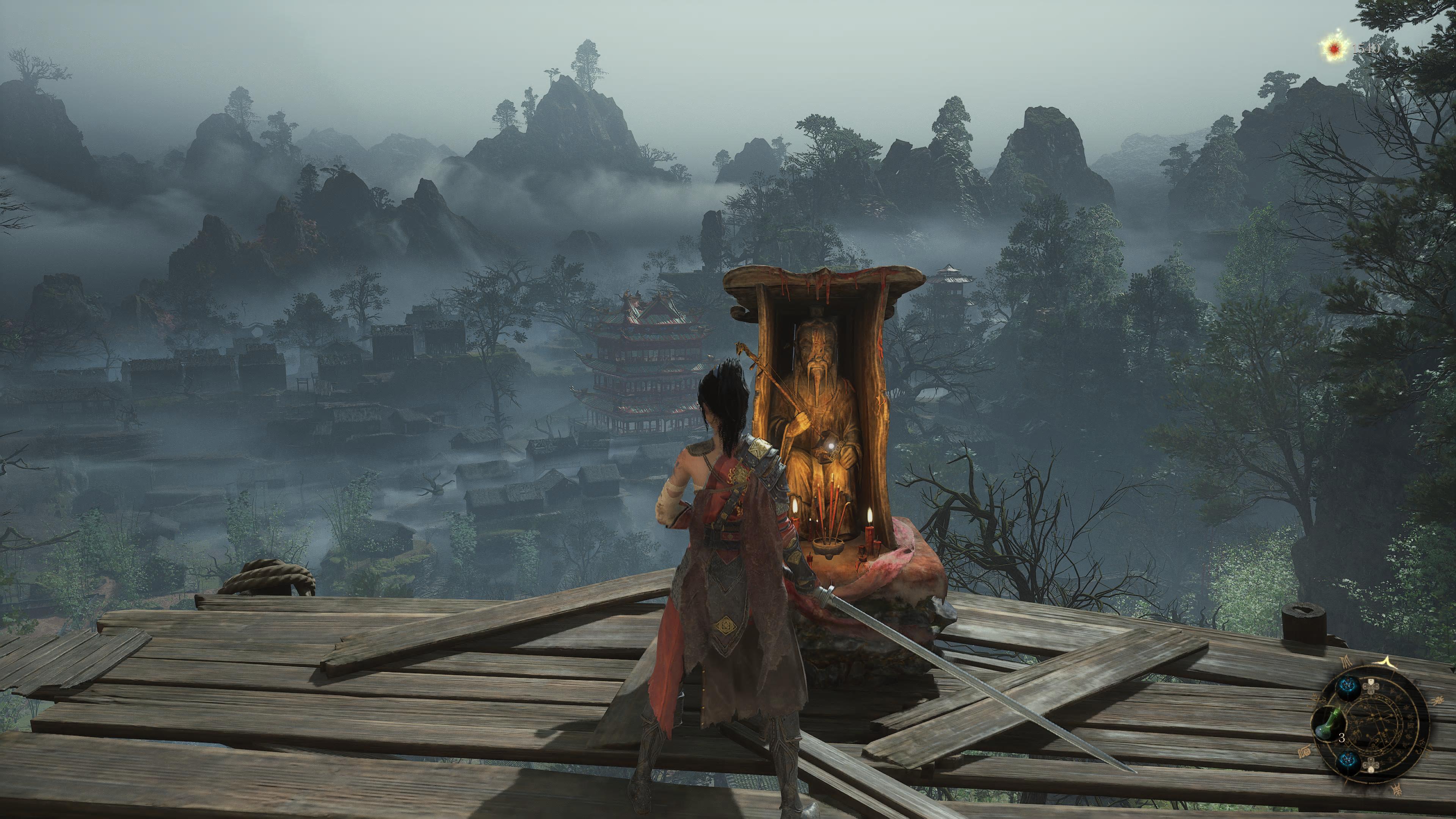Select the Red Mercury currency icon
The image size is (1456, 819).
coord(1335,49)
